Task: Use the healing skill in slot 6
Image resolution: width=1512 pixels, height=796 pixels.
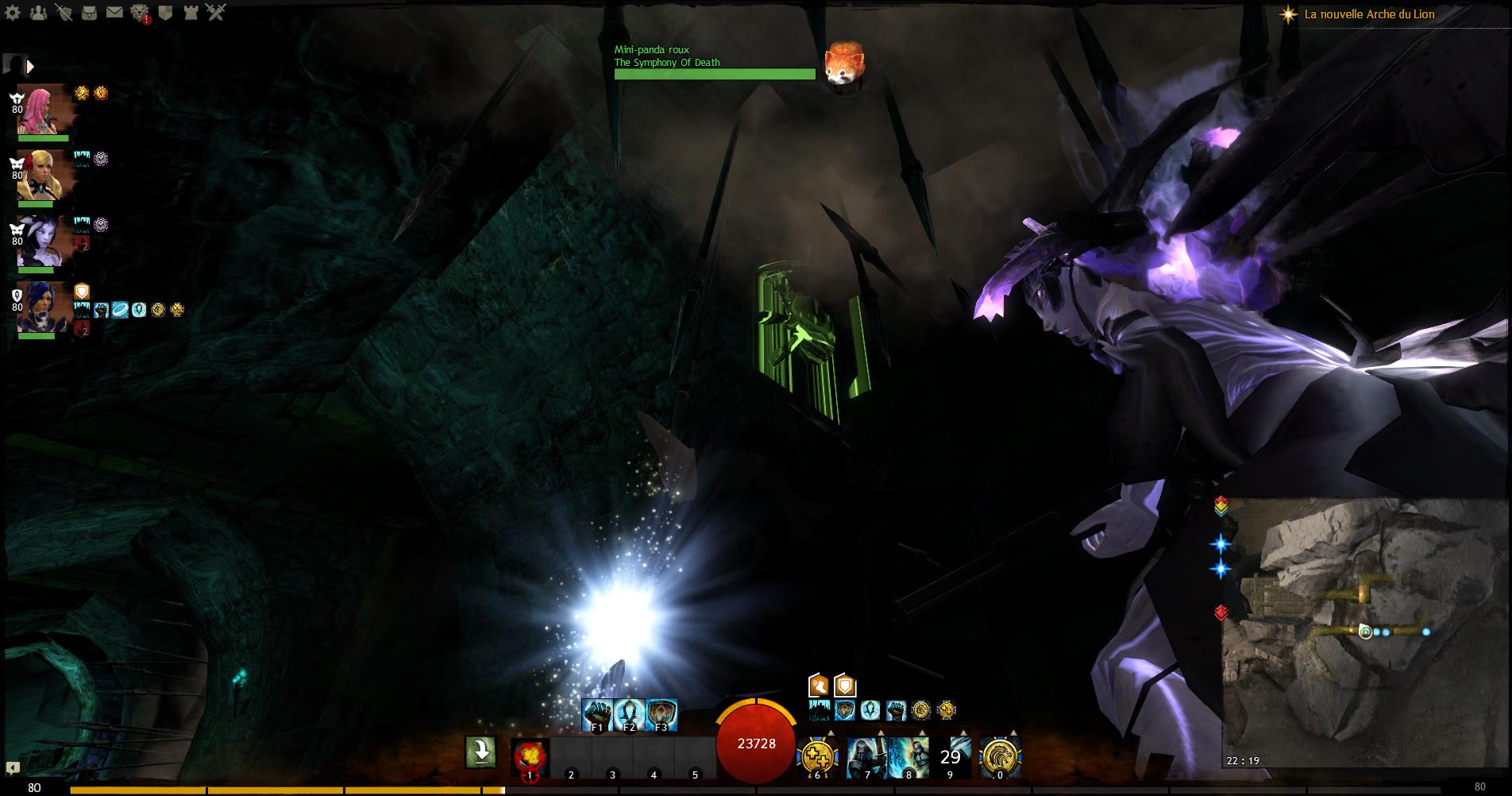Action: point(817,757)
